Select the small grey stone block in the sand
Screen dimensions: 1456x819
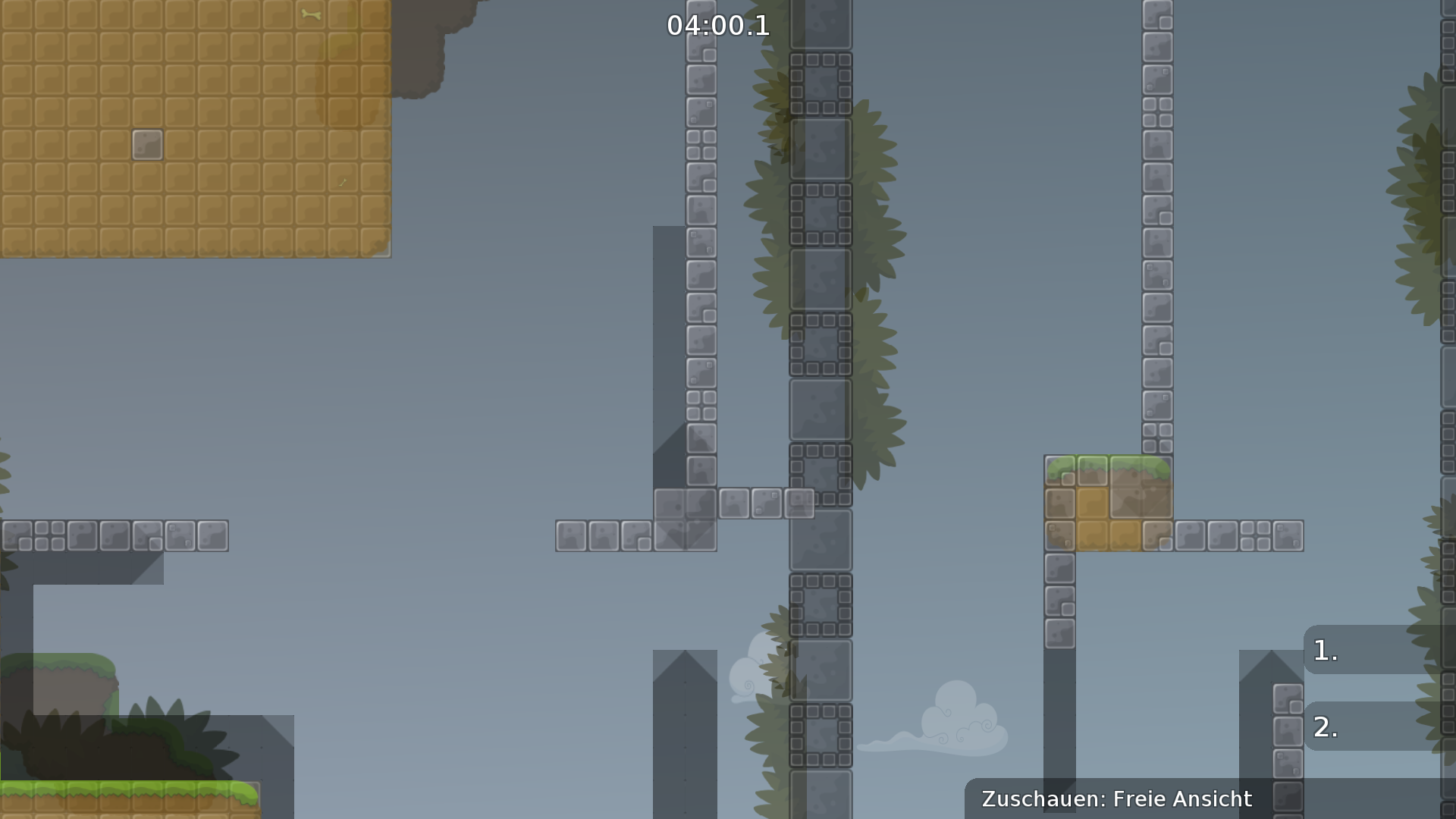tap(147, 145)
